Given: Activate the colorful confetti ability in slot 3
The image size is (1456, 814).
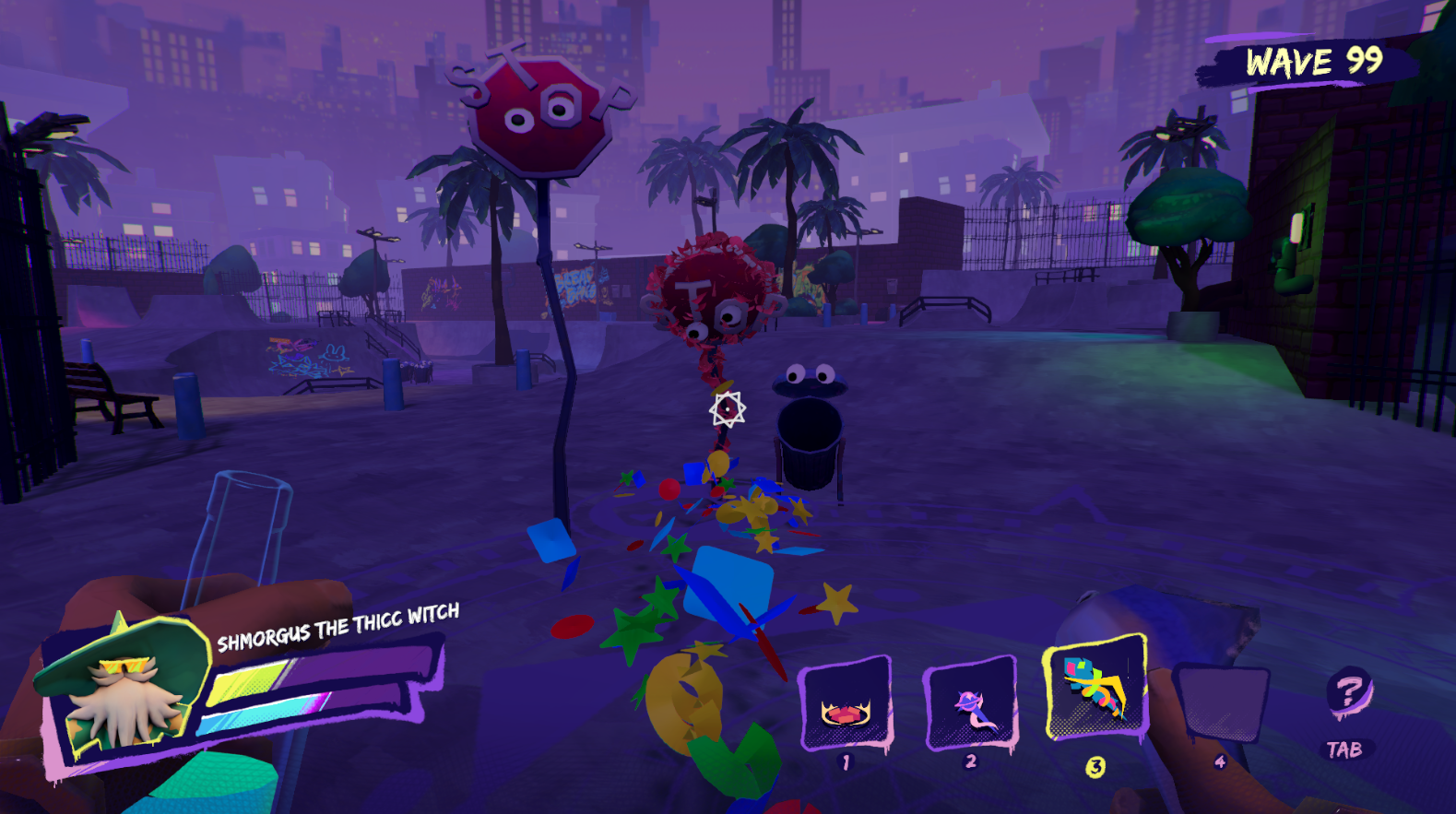Looking at the screenshot, I should [1095, 688].
